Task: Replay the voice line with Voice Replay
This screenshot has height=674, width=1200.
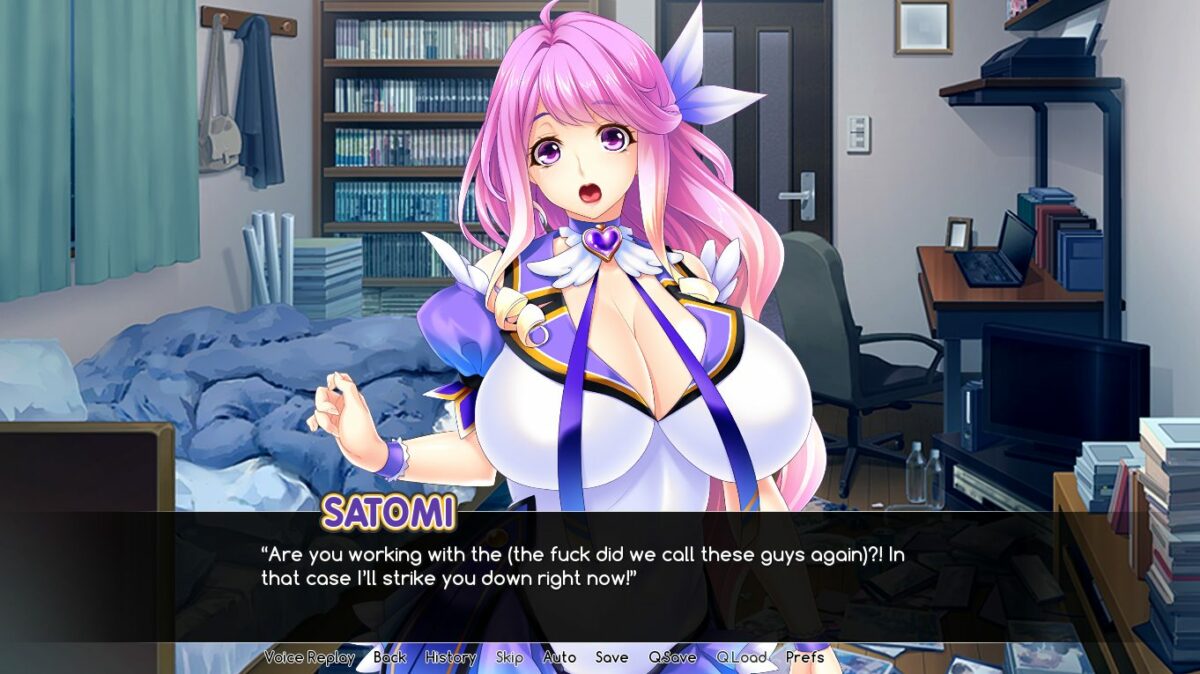Action: click(x=309, y=657)
